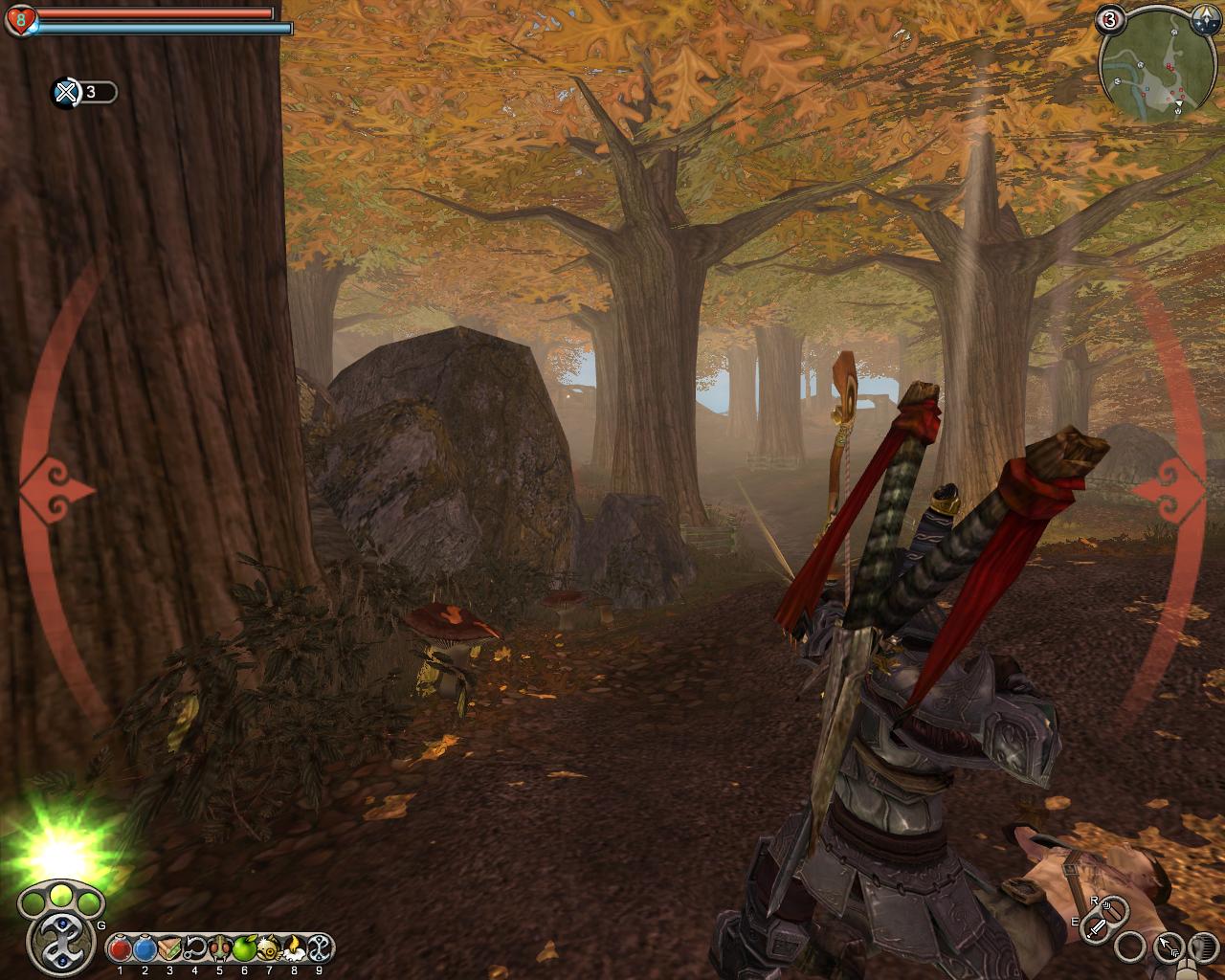Pick the insect mask quick slot

(219, 948)
